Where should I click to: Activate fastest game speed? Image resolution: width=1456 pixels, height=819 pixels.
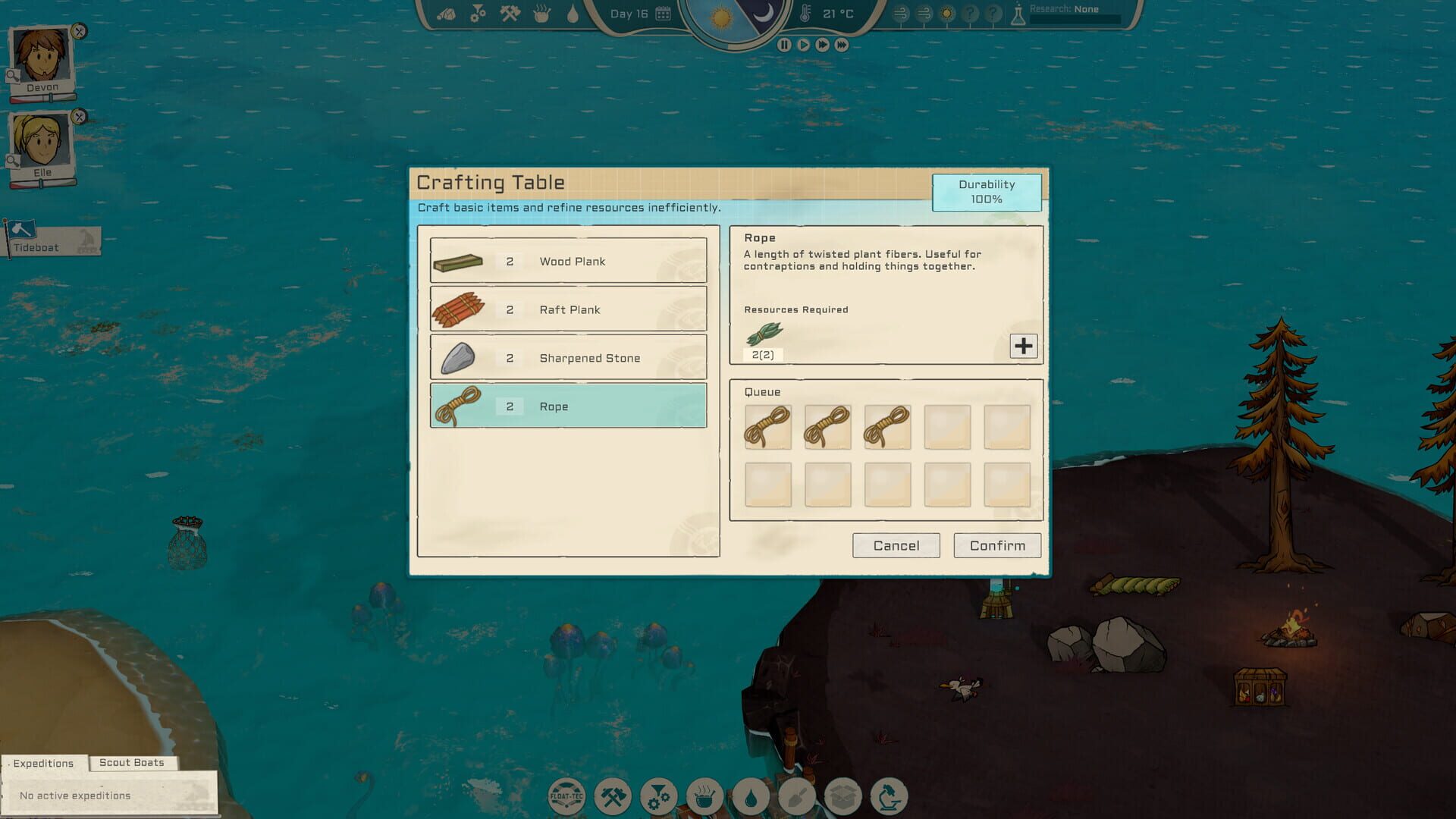pos(840,43)
